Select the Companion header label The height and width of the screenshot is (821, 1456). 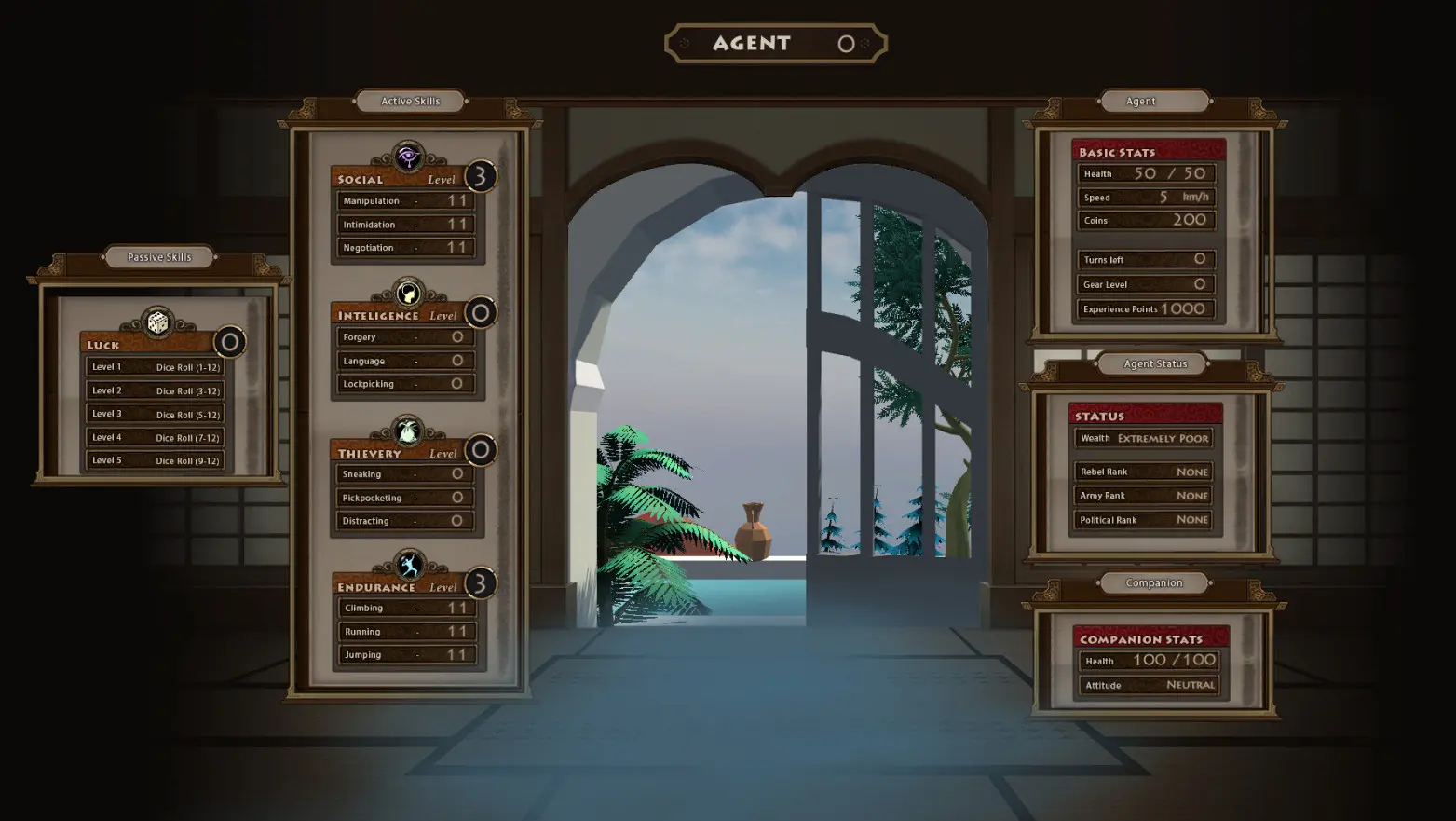point(1153,583)
